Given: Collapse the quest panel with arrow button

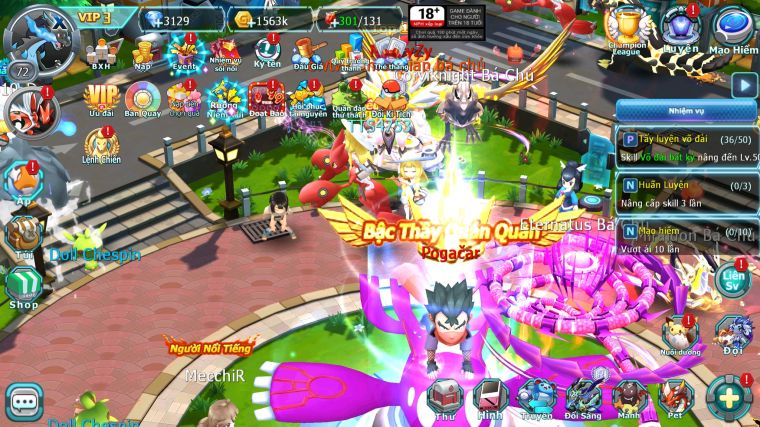Looking at the screenshot, I should click(x=742, y=85).
